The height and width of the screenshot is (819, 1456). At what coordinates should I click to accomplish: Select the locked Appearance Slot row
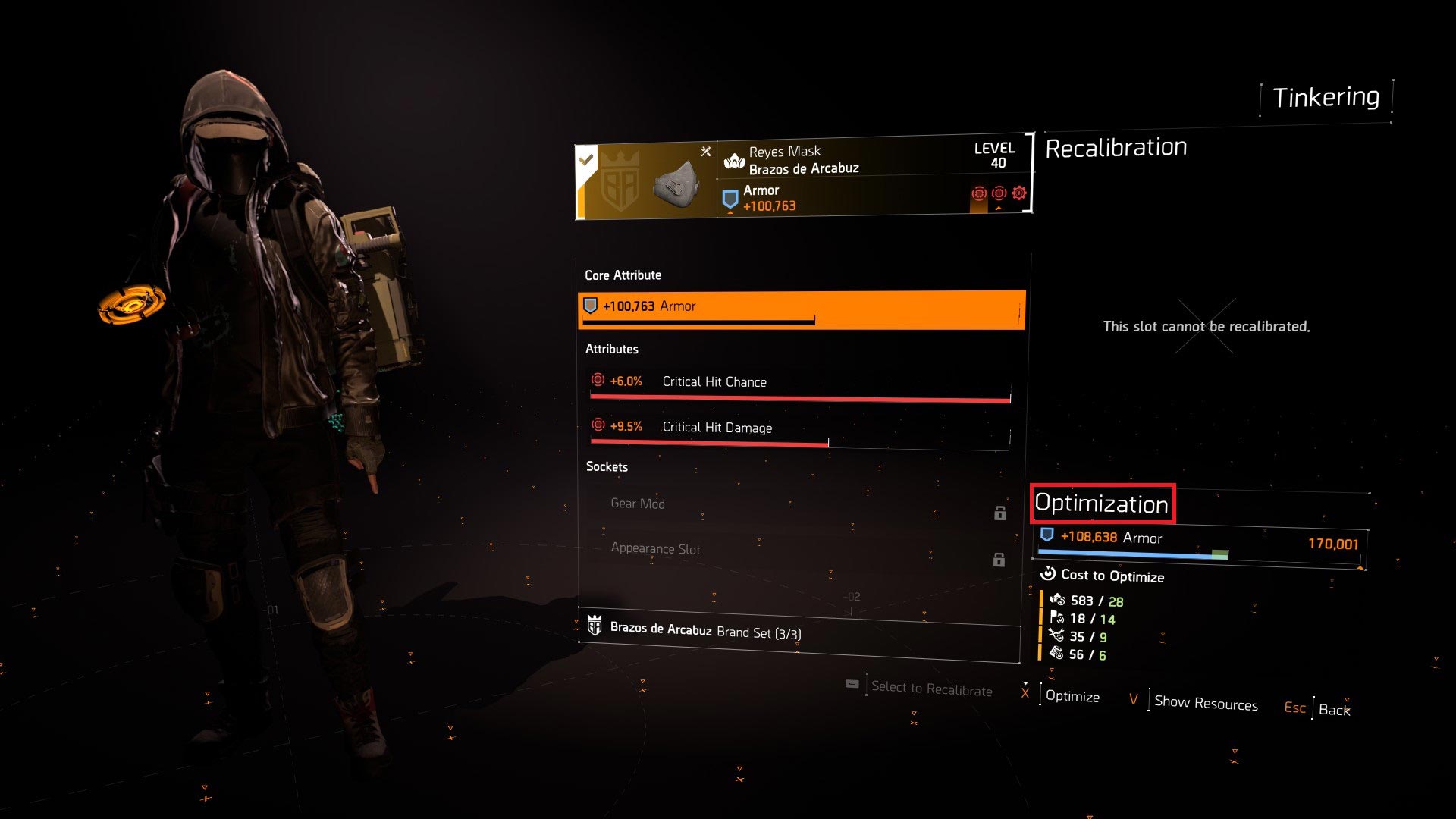tap(799, 551)
